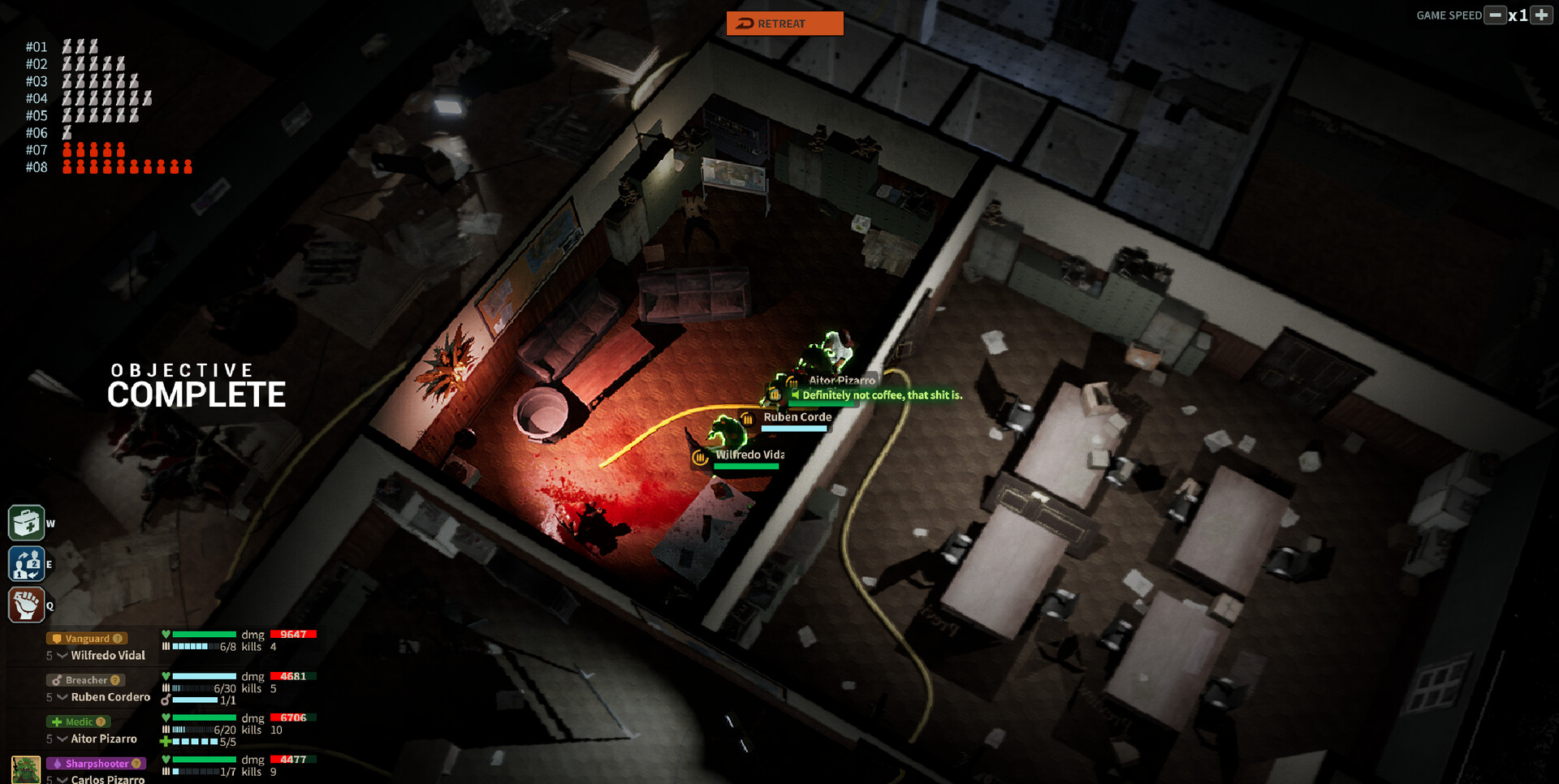Expand Carlos Pizarro's roster entry
The image size is (1559, 784).
(x=62, y=778)
